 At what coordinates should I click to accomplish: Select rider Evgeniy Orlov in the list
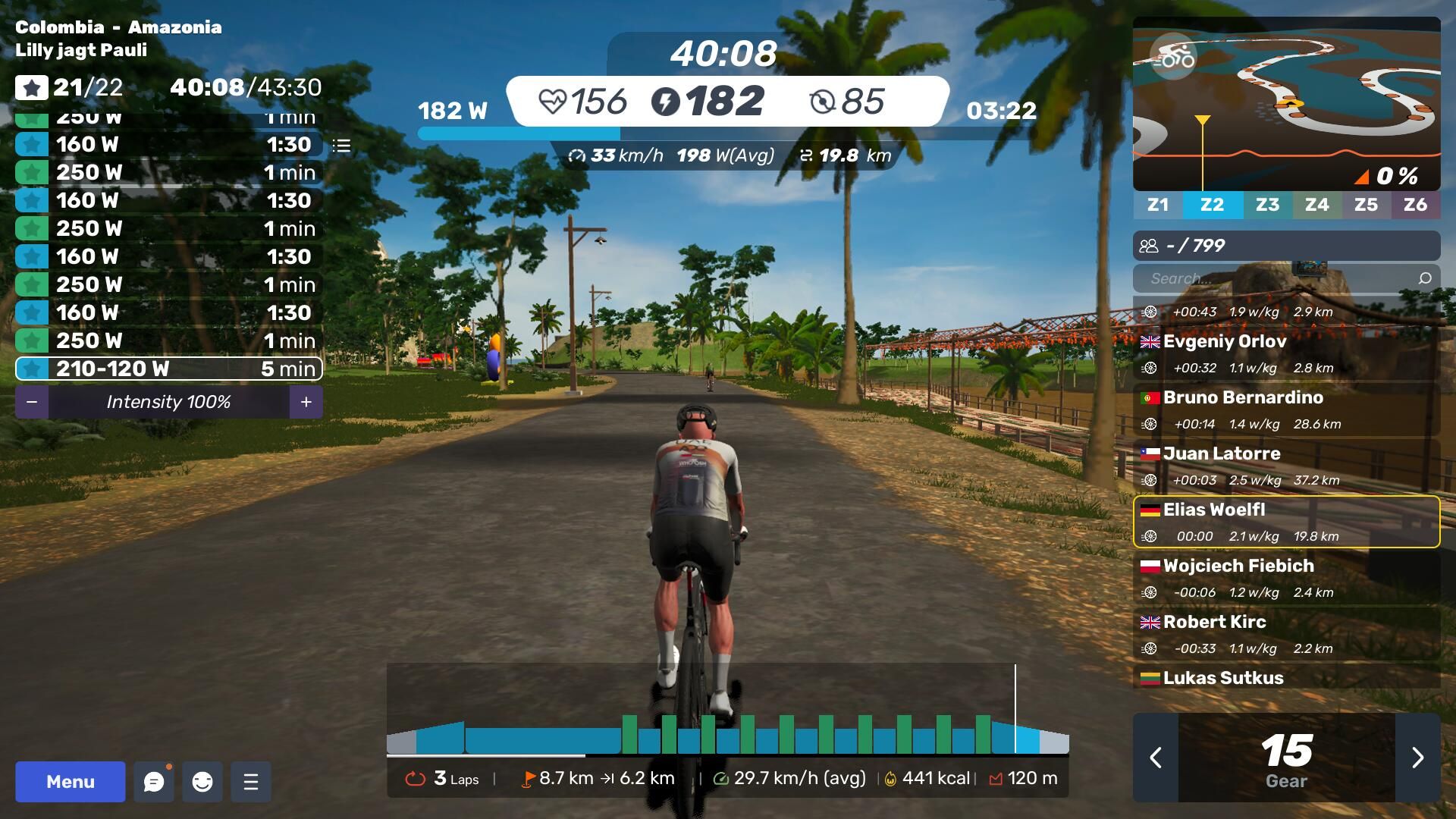pyautogui.click(x=1286, y=354)
